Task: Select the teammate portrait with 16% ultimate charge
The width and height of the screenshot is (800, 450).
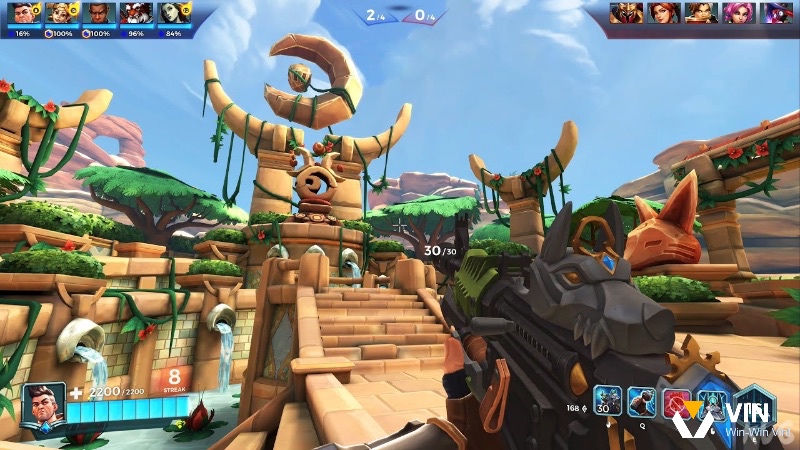Action: pos(25,14)
